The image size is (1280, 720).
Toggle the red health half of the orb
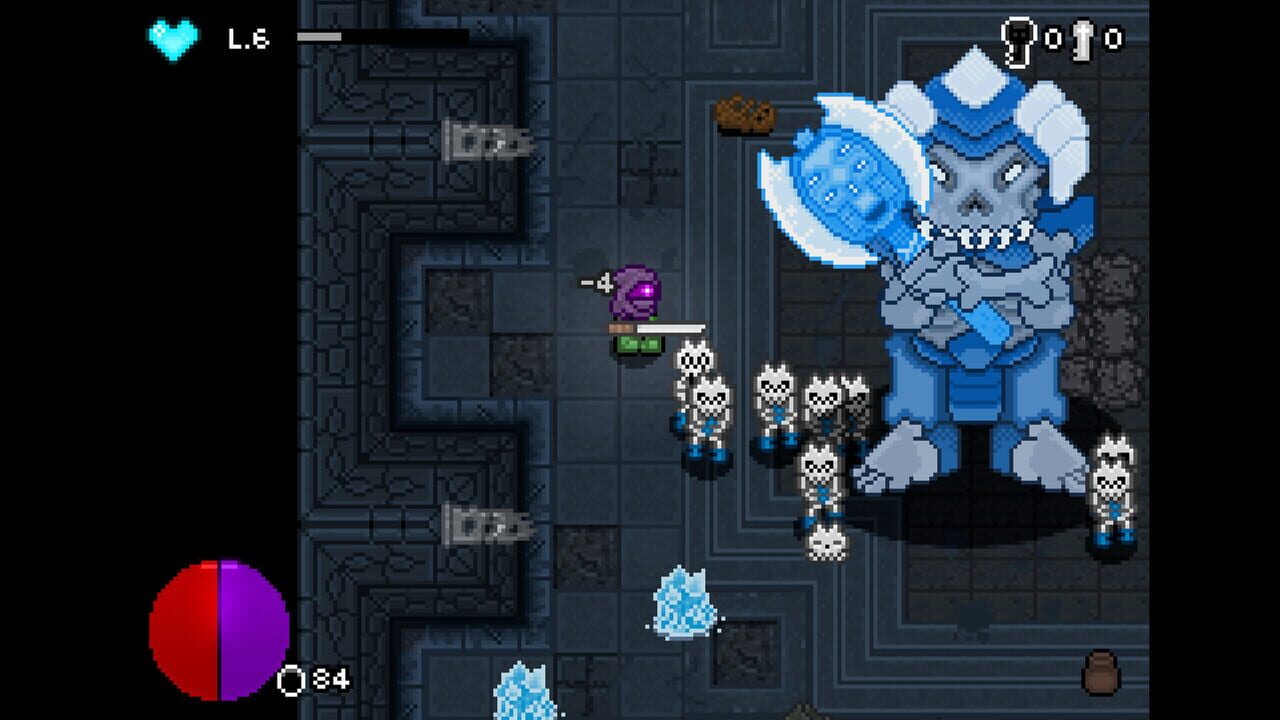pyautogui.click(x=185, y=625)
